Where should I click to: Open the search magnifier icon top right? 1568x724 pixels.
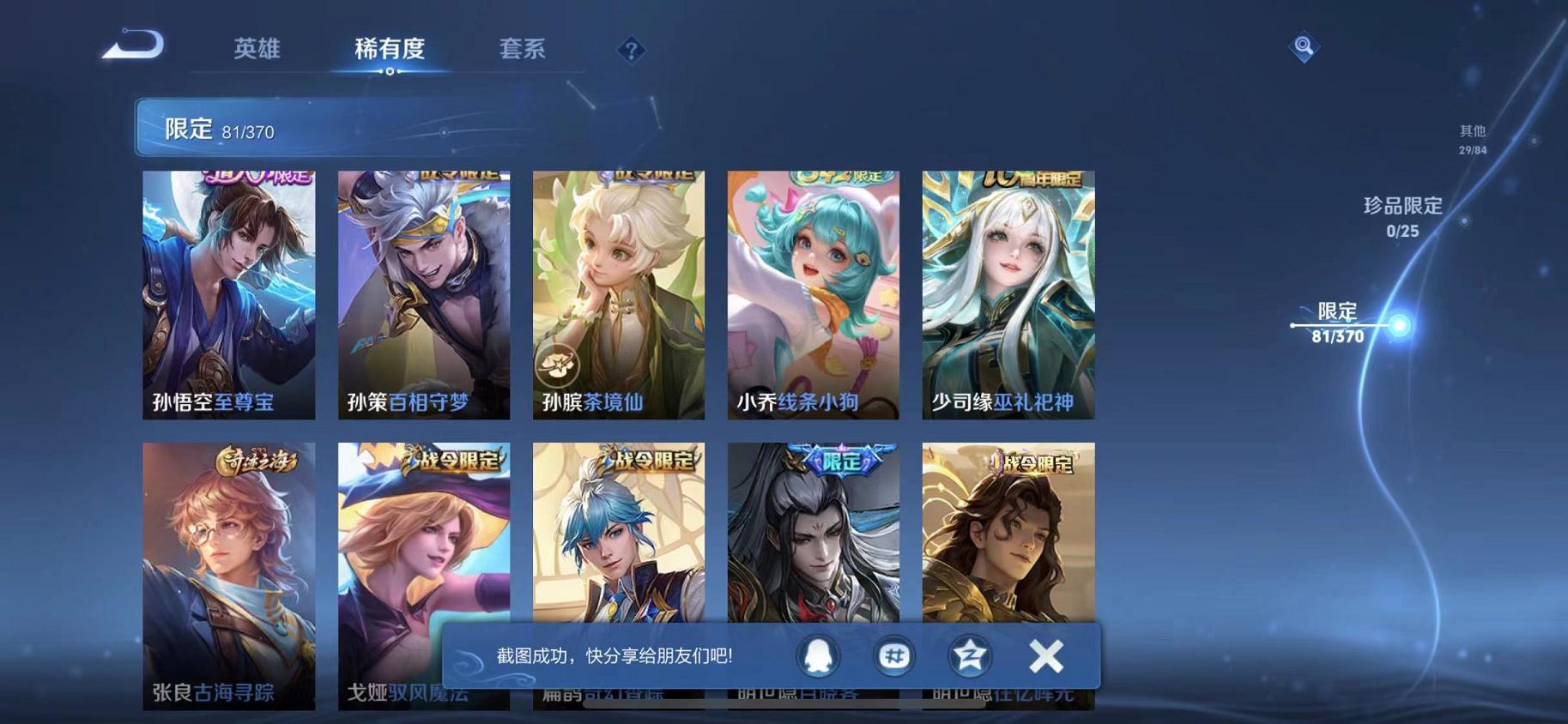pos(1303,45)
